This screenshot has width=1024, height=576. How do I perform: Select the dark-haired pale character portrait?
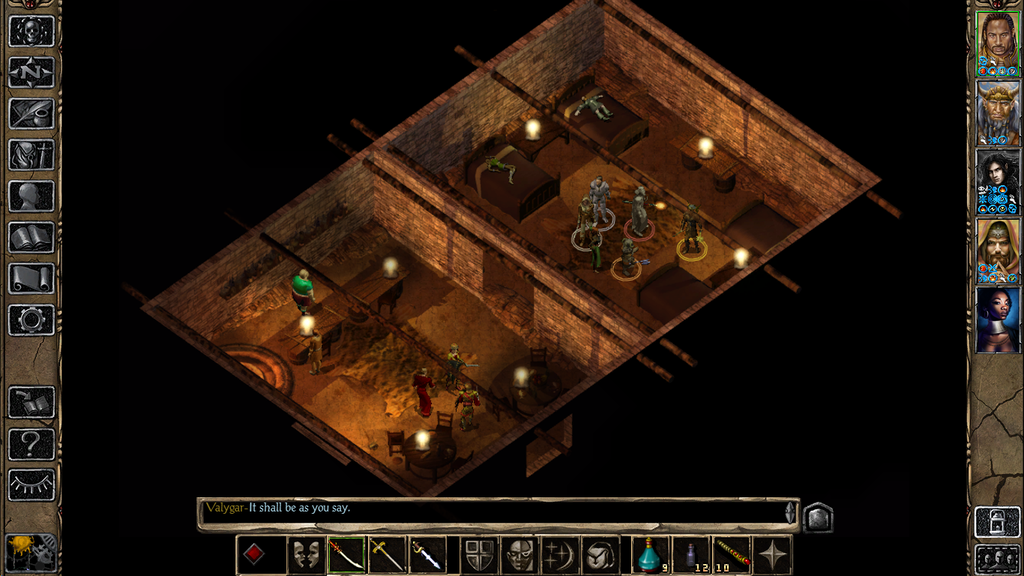[x=997, y=182]
